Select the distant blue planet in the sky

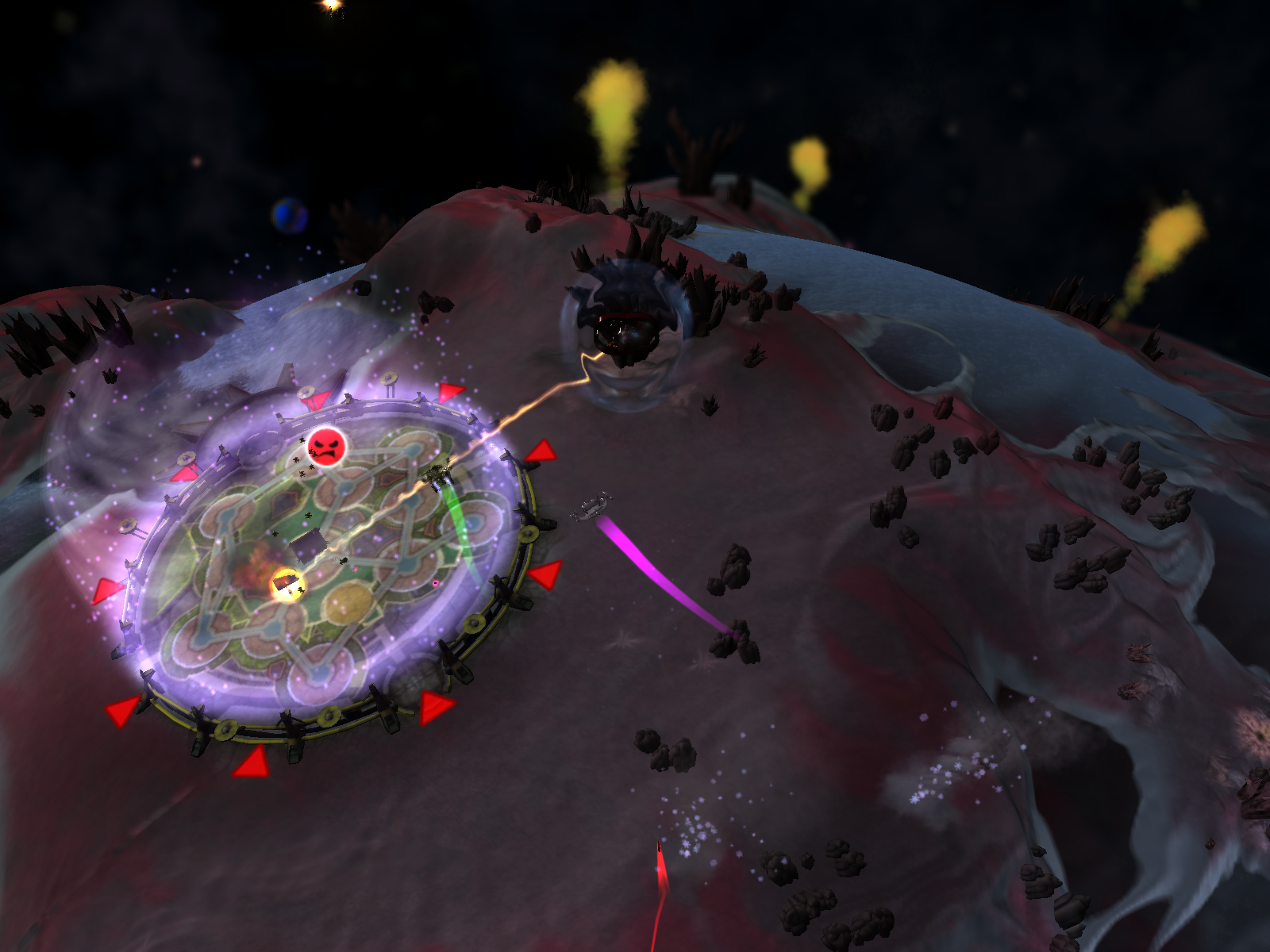point(289,213)
